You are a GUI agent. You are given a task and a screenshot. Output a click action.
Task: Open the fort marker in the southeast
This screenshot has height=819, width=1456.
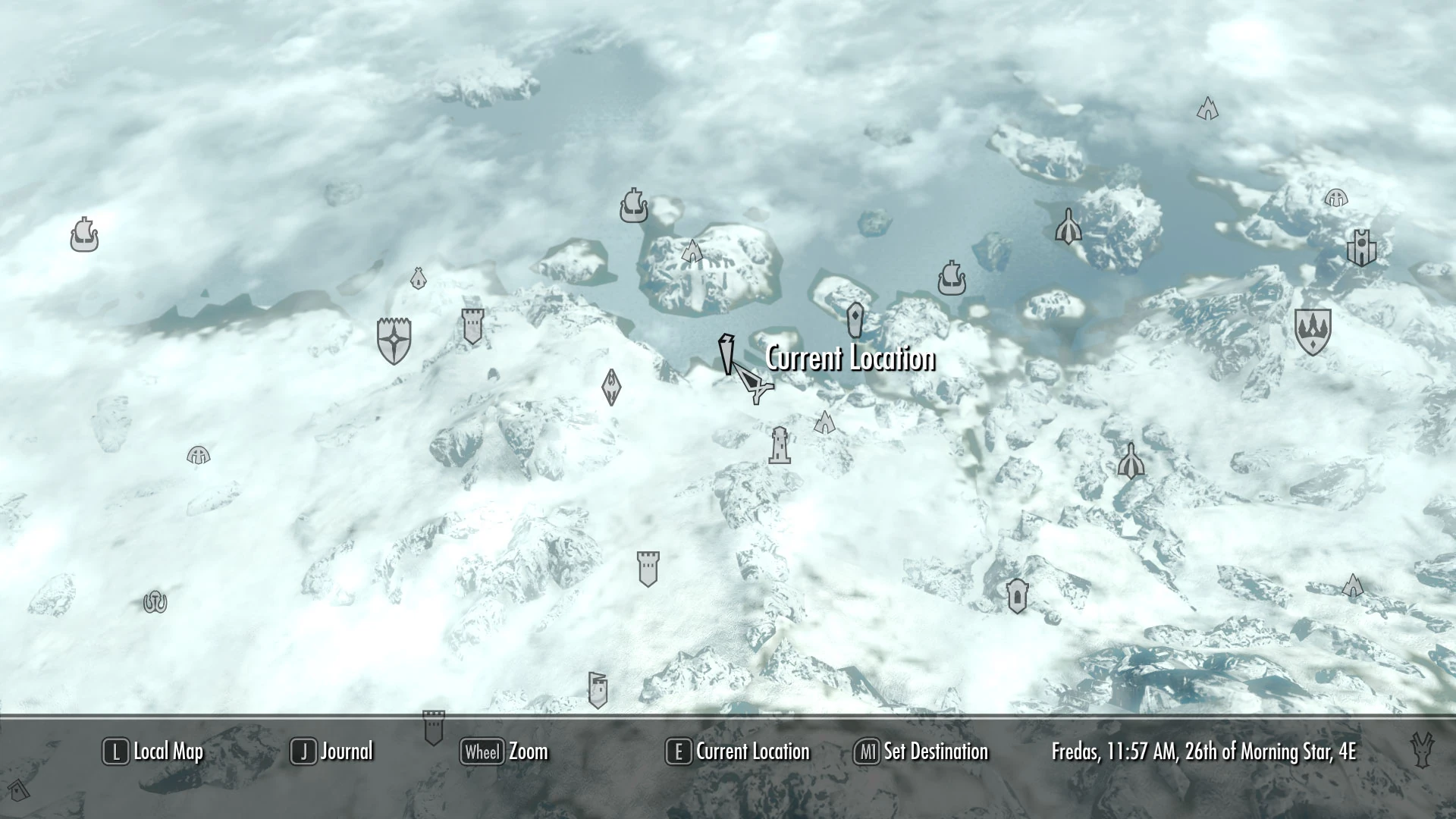(1017, 595)
